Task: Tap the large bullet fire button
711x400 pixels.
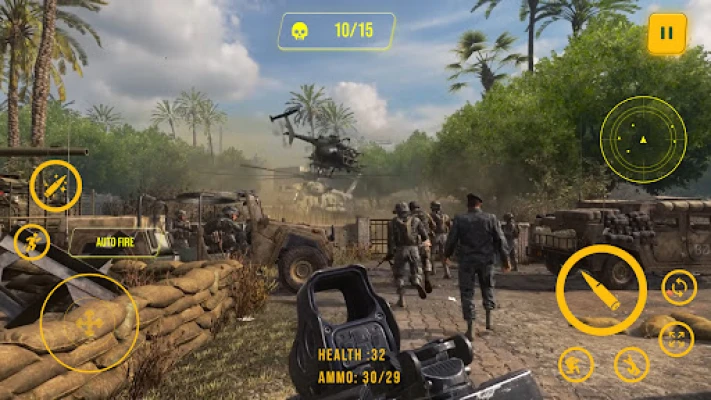Action: click(601, 290)
